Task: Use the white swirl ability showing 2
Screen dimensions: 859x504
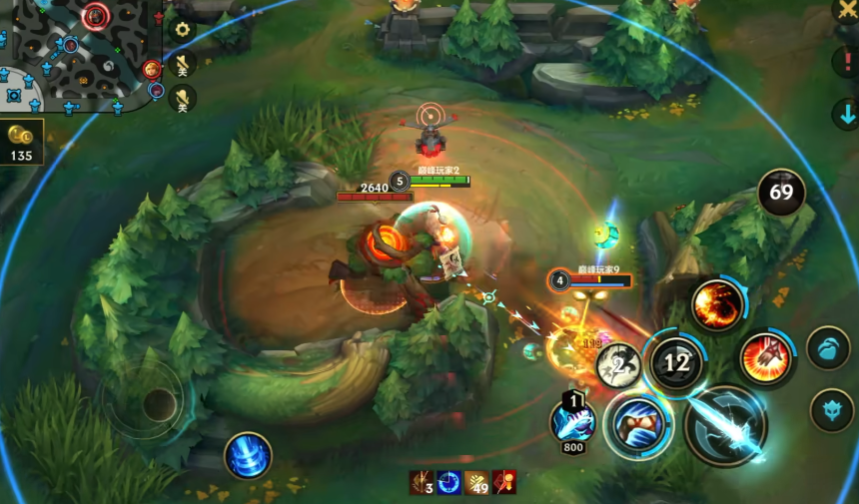Action: pos(618,365)
